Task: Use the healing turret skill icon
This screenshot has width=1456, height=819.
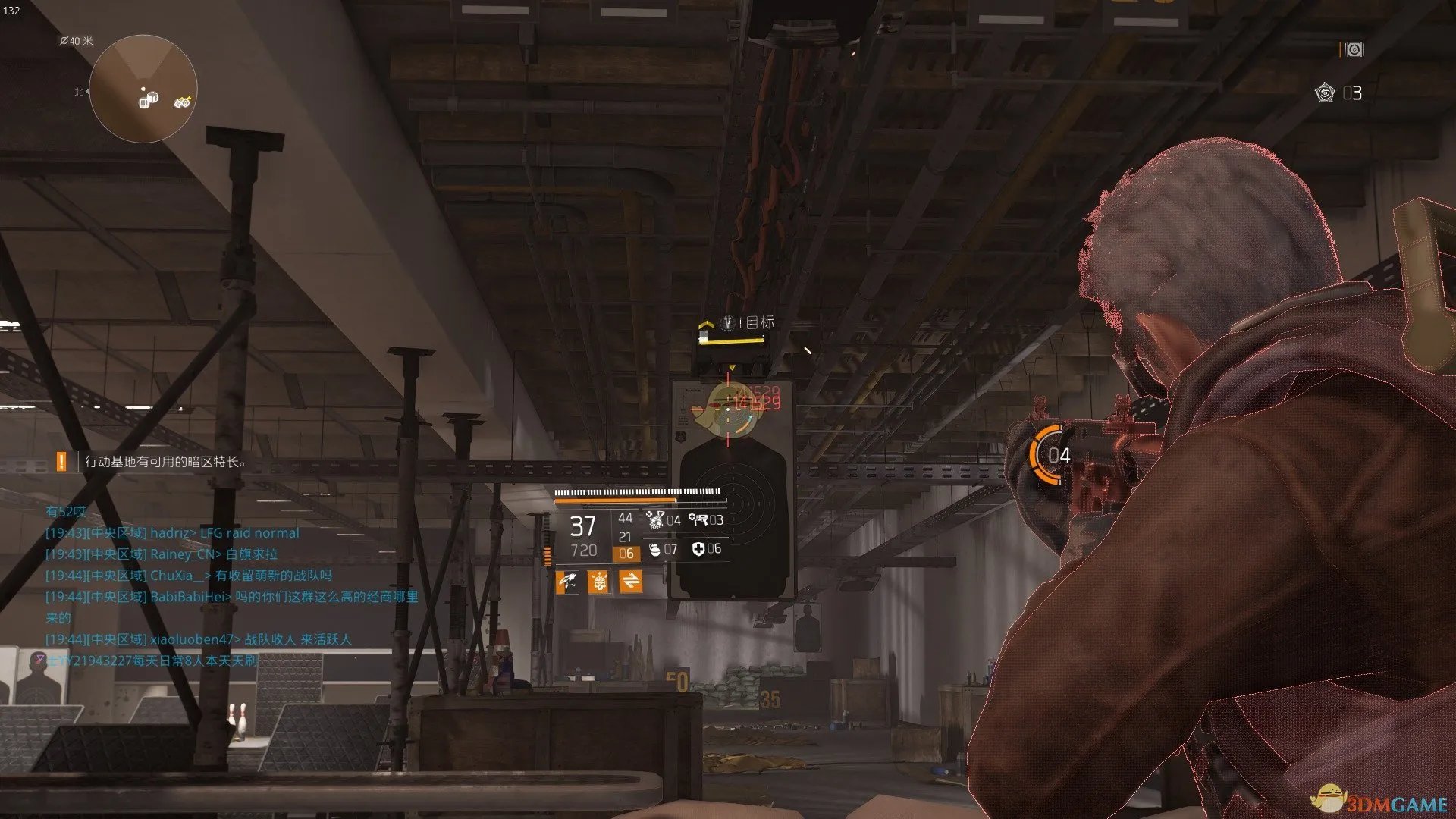Action: 698,519
